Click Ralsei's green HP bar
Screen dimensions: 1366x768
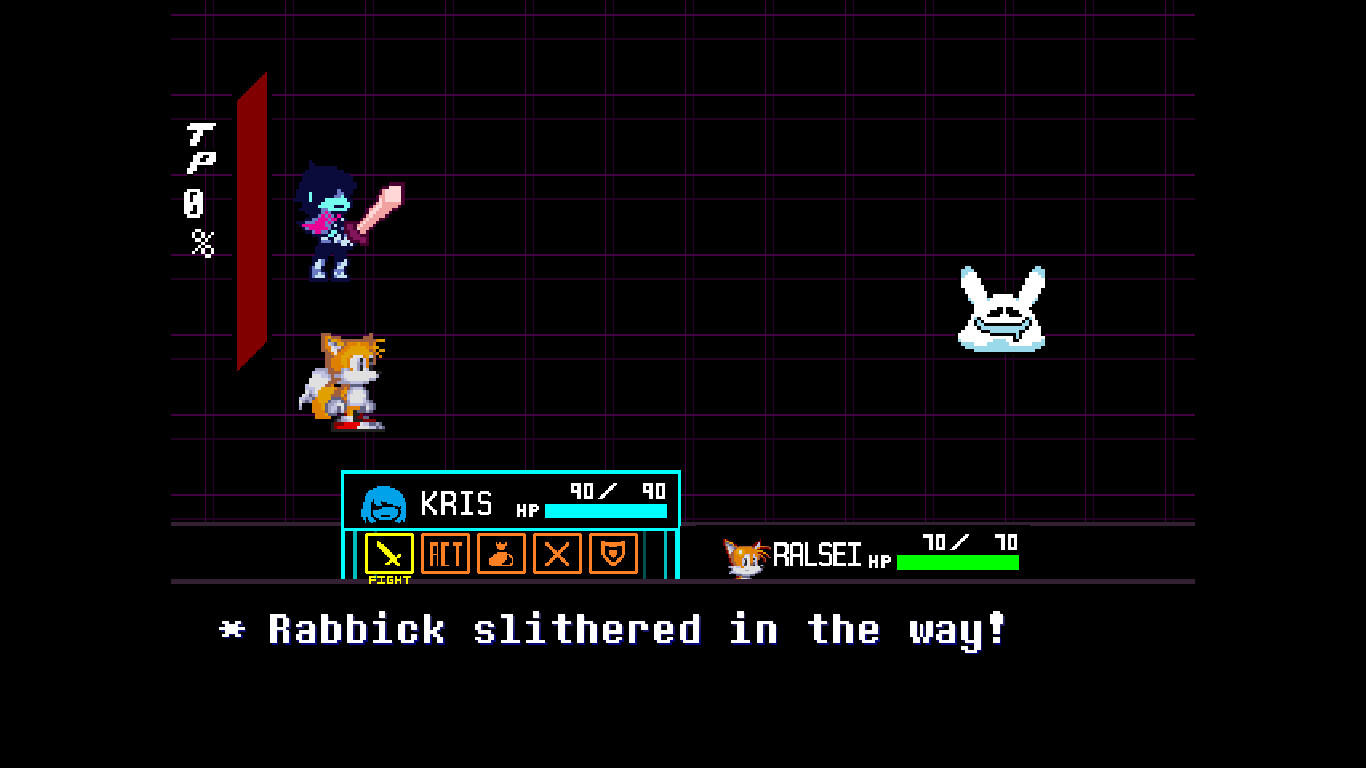[x=957, y=563]
